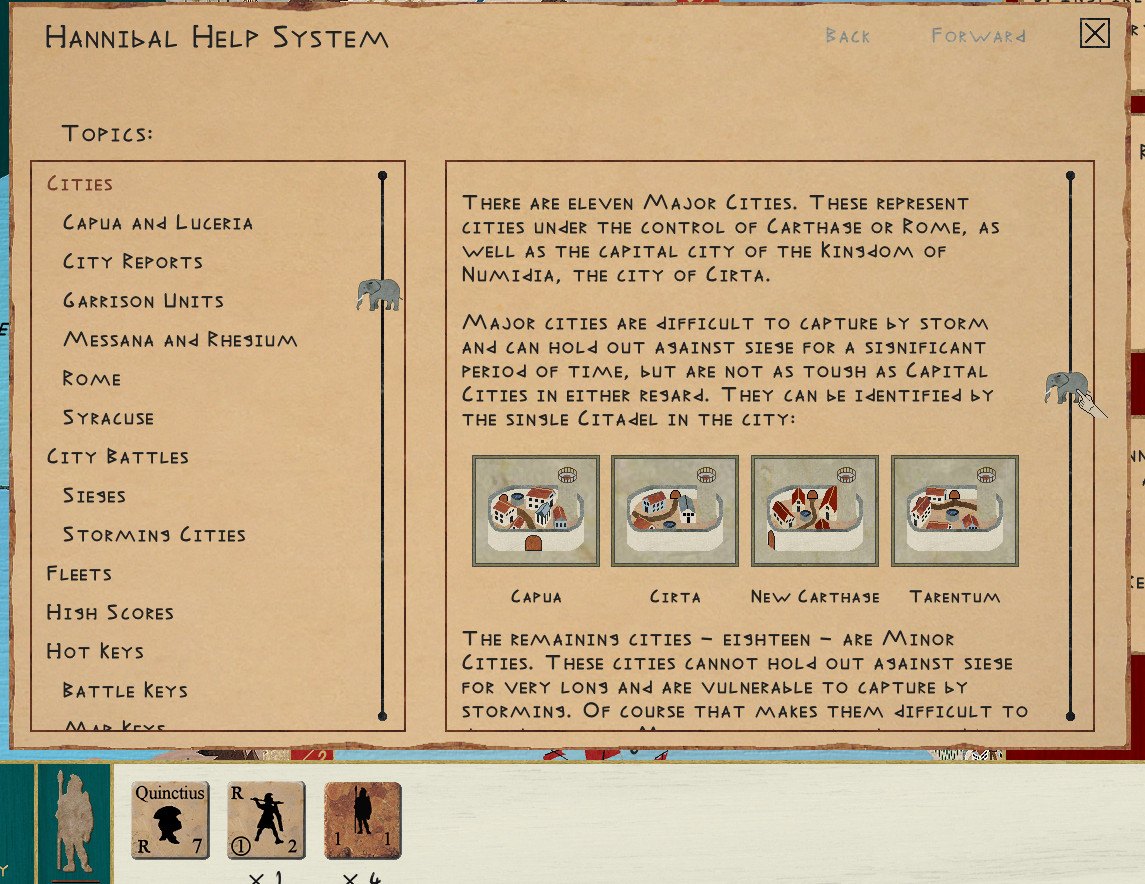Select the City Reports topic
This screenshot has height=884, width=1145.
(x=133, y=262)
